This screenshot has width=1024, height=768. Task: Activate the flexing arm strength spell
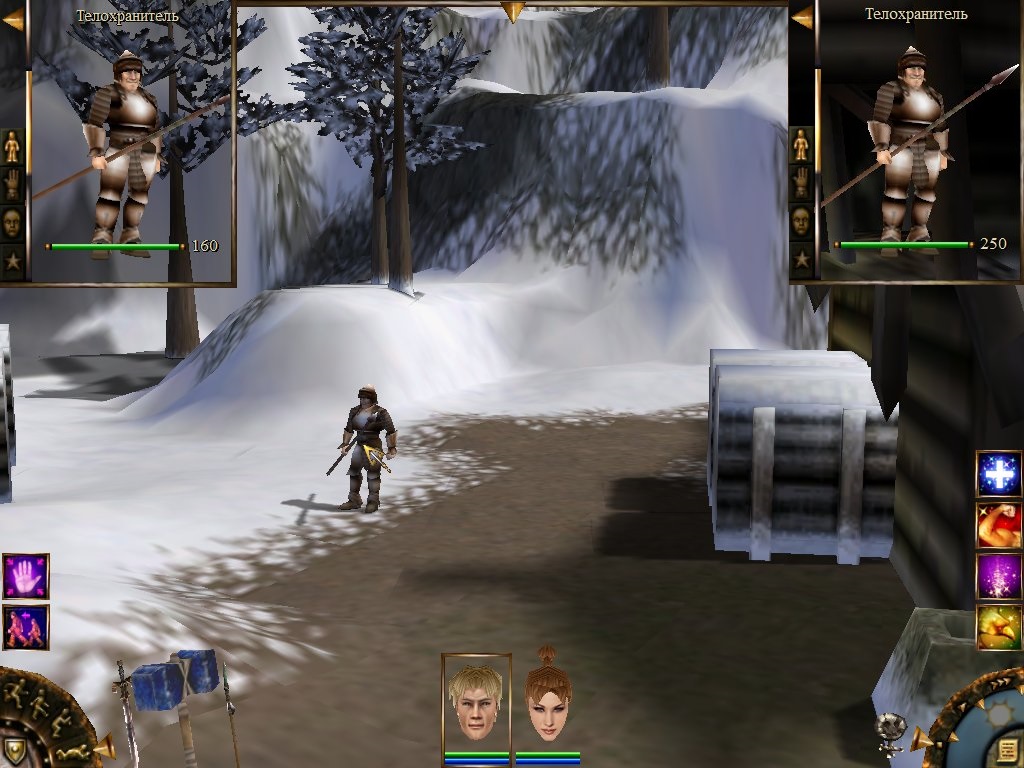point(998,525)
